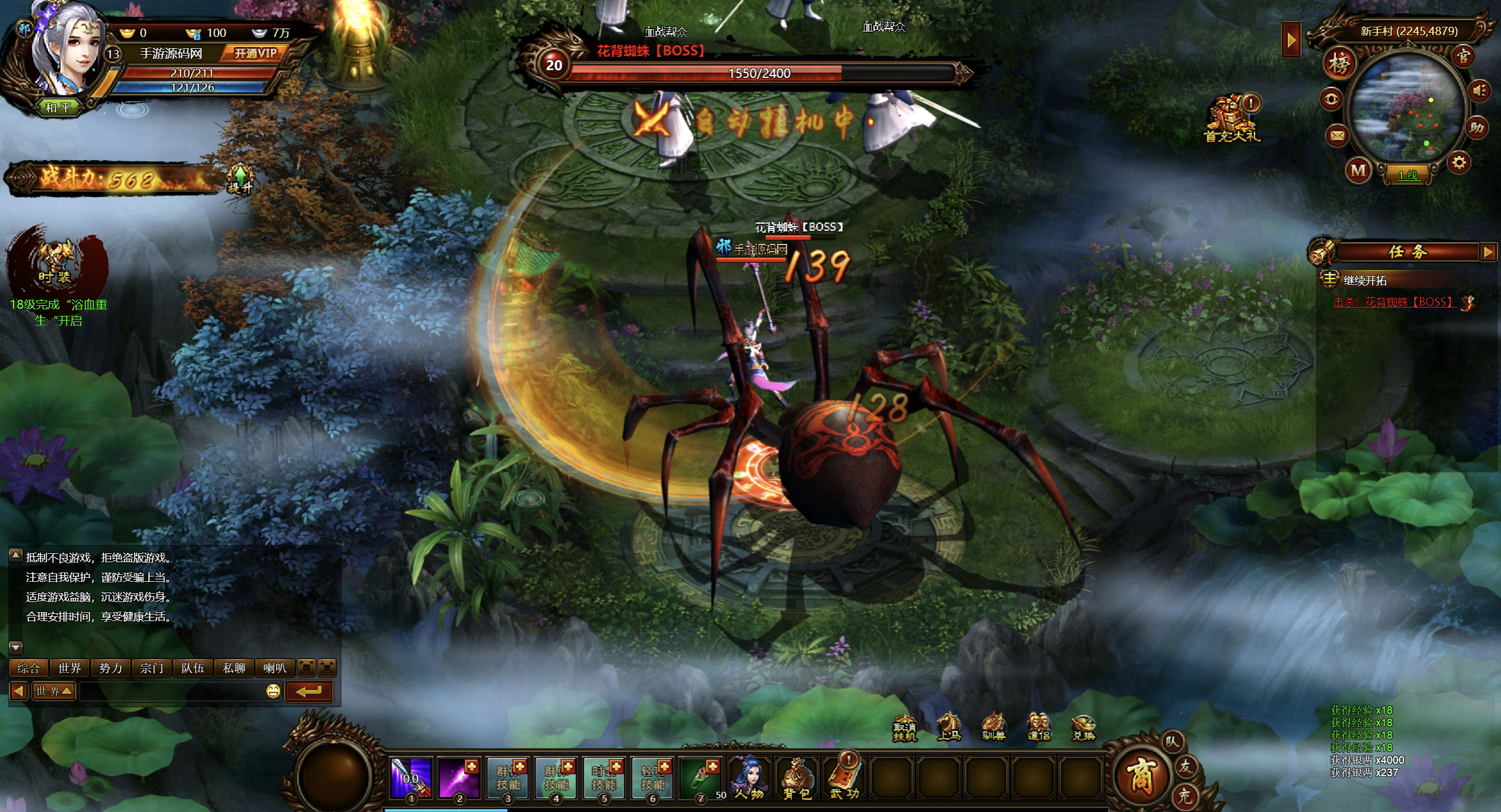The height and width of the screenshot is (812, 1501).
Task: Open the mail envelope icon
Action: pyautogui.click(x=1337, y=136)
